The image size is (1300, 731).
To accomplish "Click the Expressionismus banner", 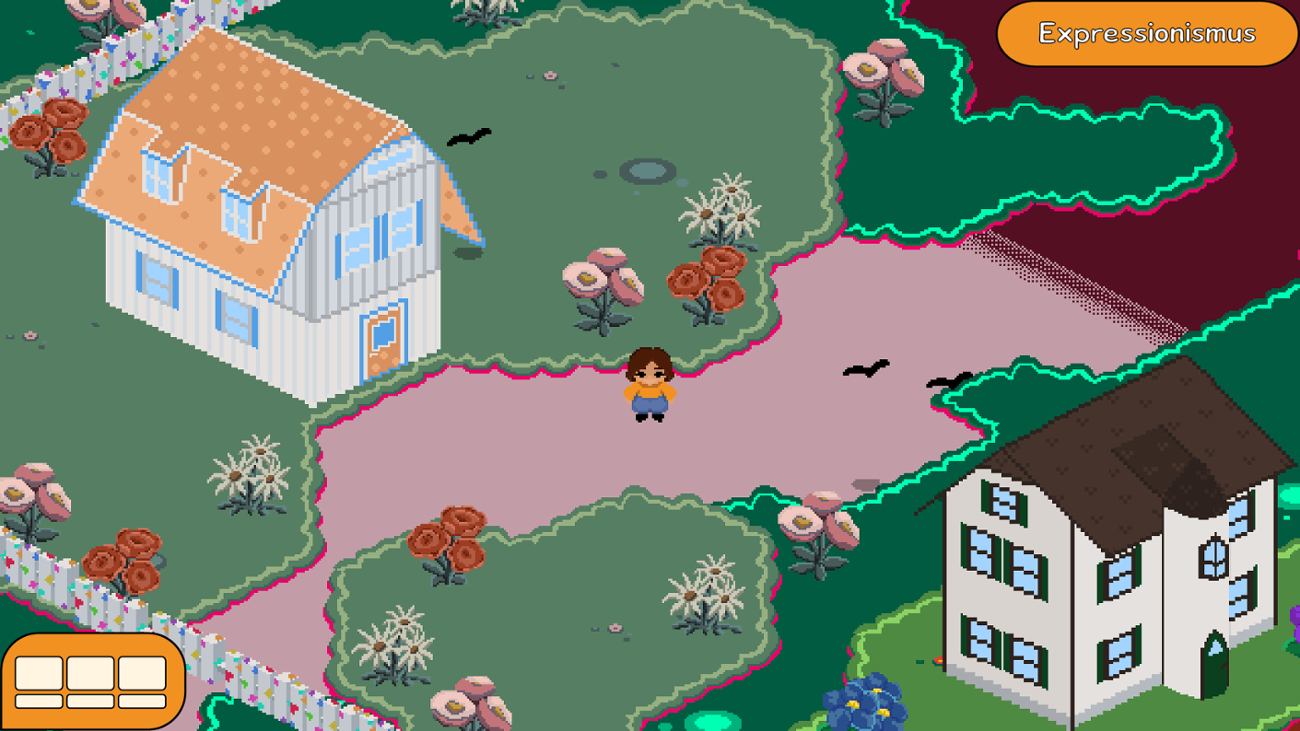I will coord(1147,33).
